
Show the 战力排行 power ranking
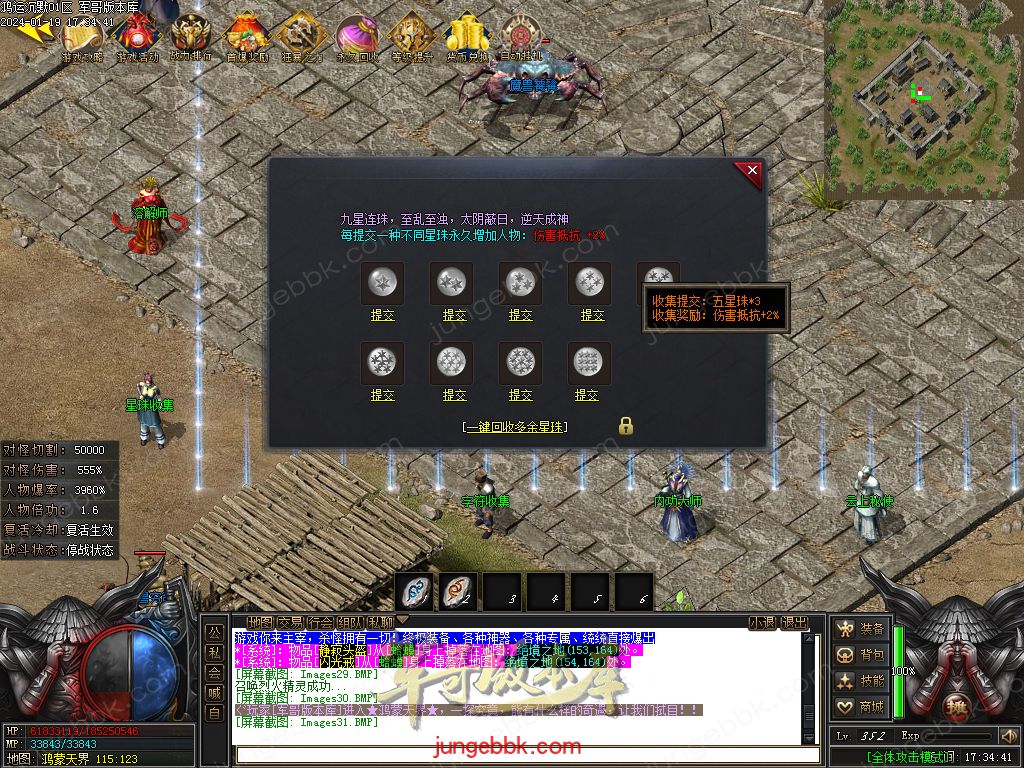pyautogui.click(x=191, y=38)
